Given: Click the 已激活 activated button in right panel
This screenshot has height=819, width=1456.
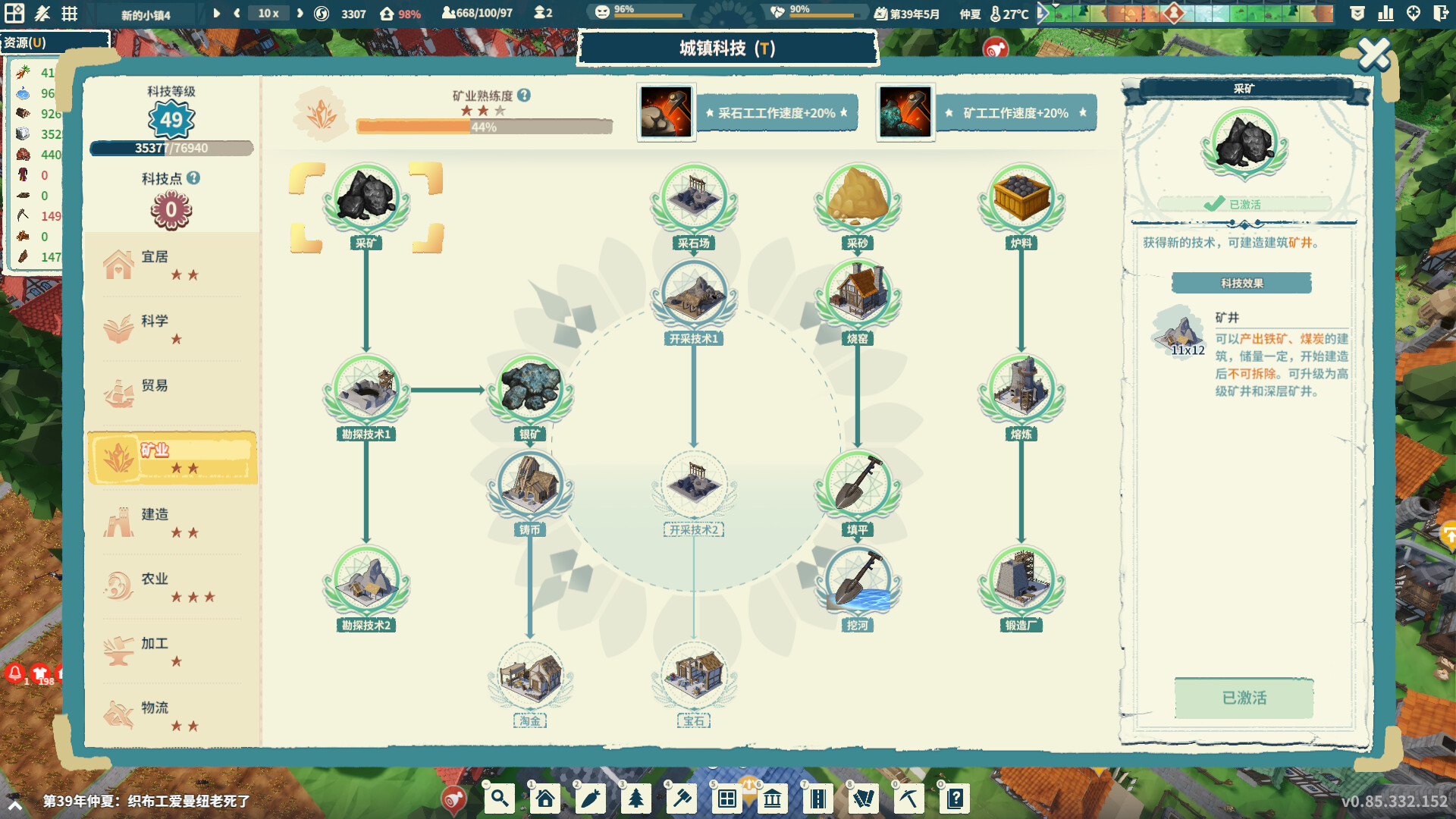Looking at the screenshot, I should 1244,698.
